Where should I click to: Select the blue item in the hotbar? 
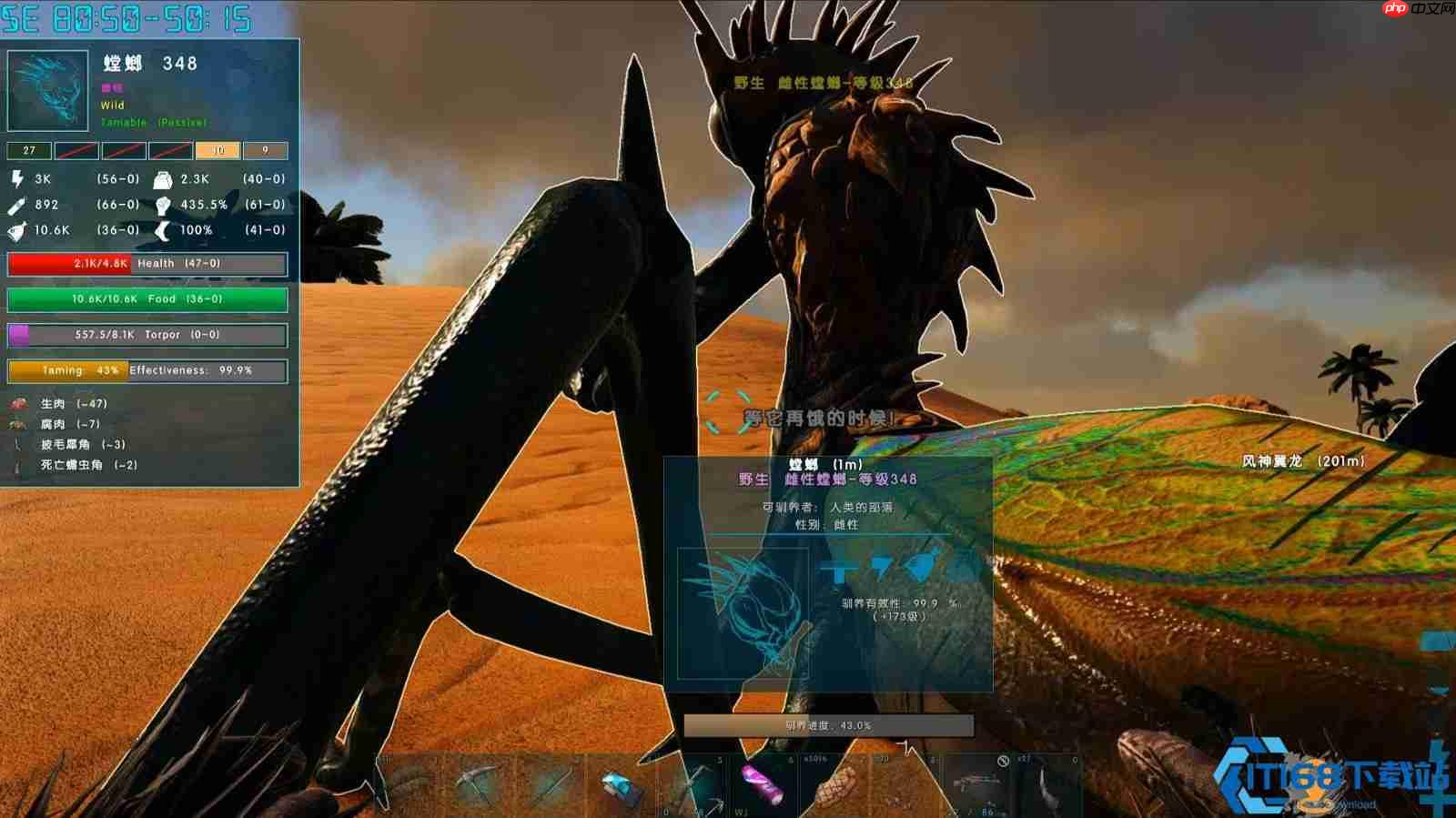click(623, 784)
